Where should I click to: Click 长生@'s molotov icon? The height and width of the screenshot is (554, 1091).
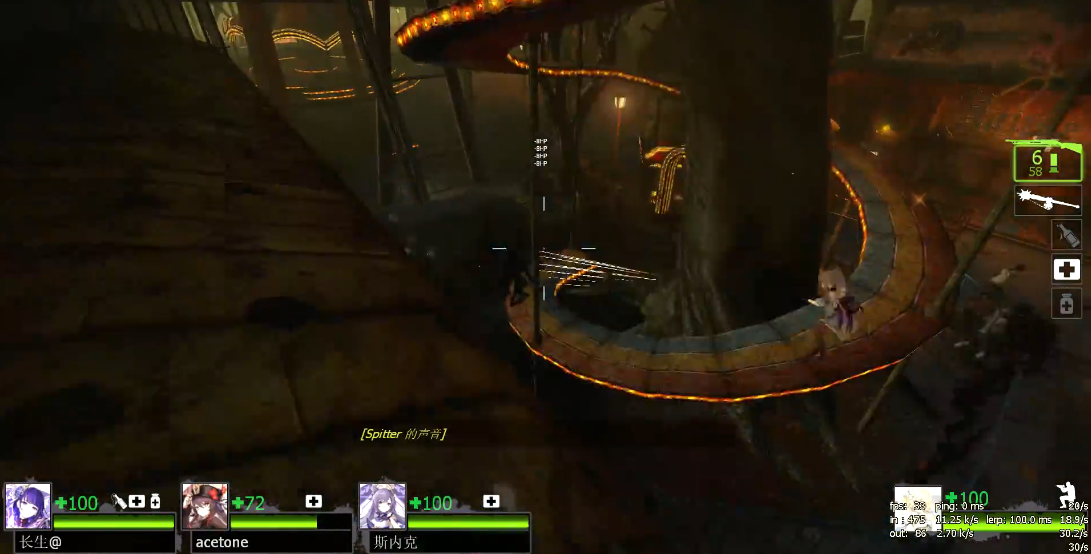tap(119, 502)
